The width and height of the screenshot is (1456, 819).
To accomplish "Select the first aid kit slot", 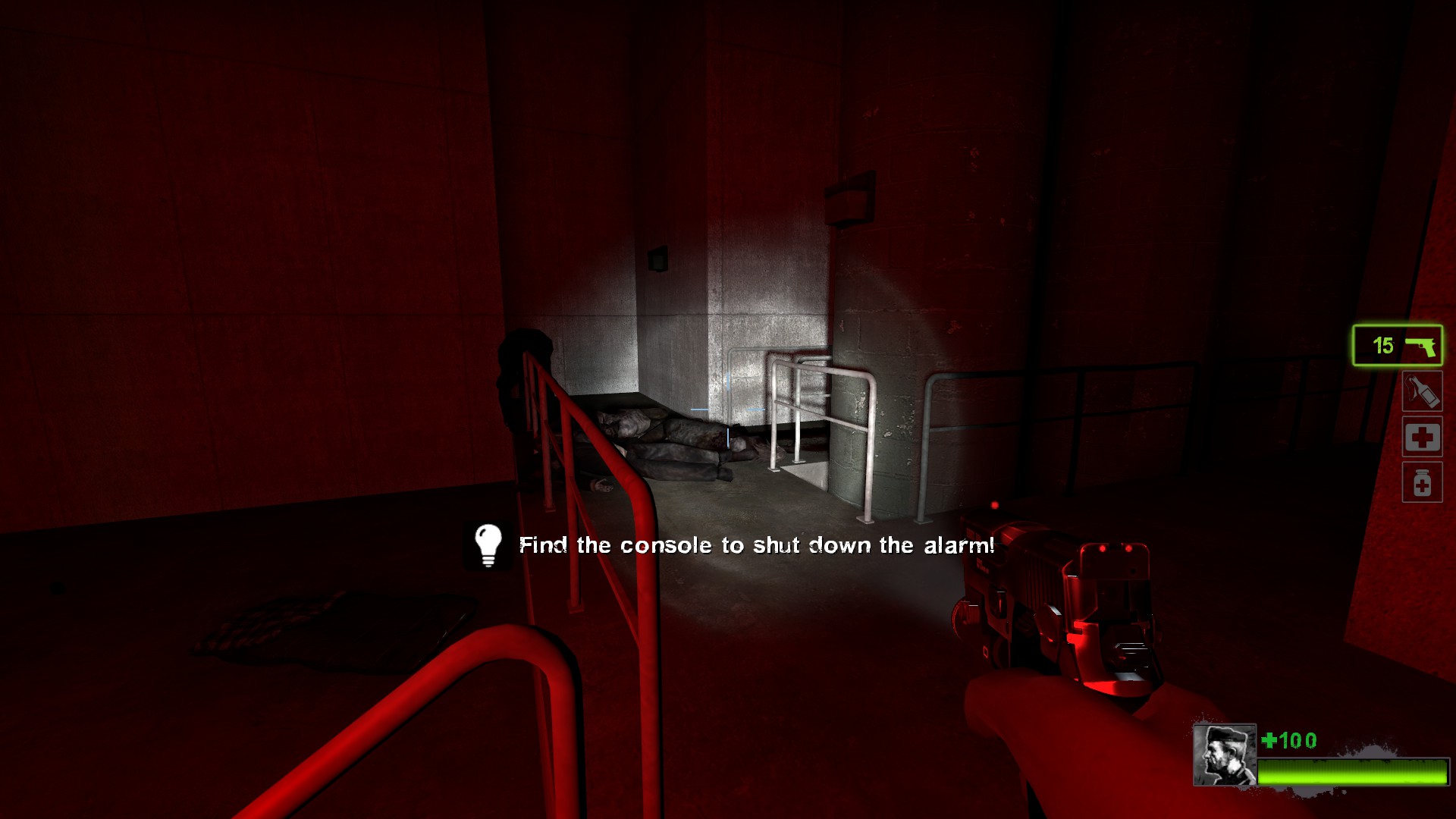I will (1422, 438).
